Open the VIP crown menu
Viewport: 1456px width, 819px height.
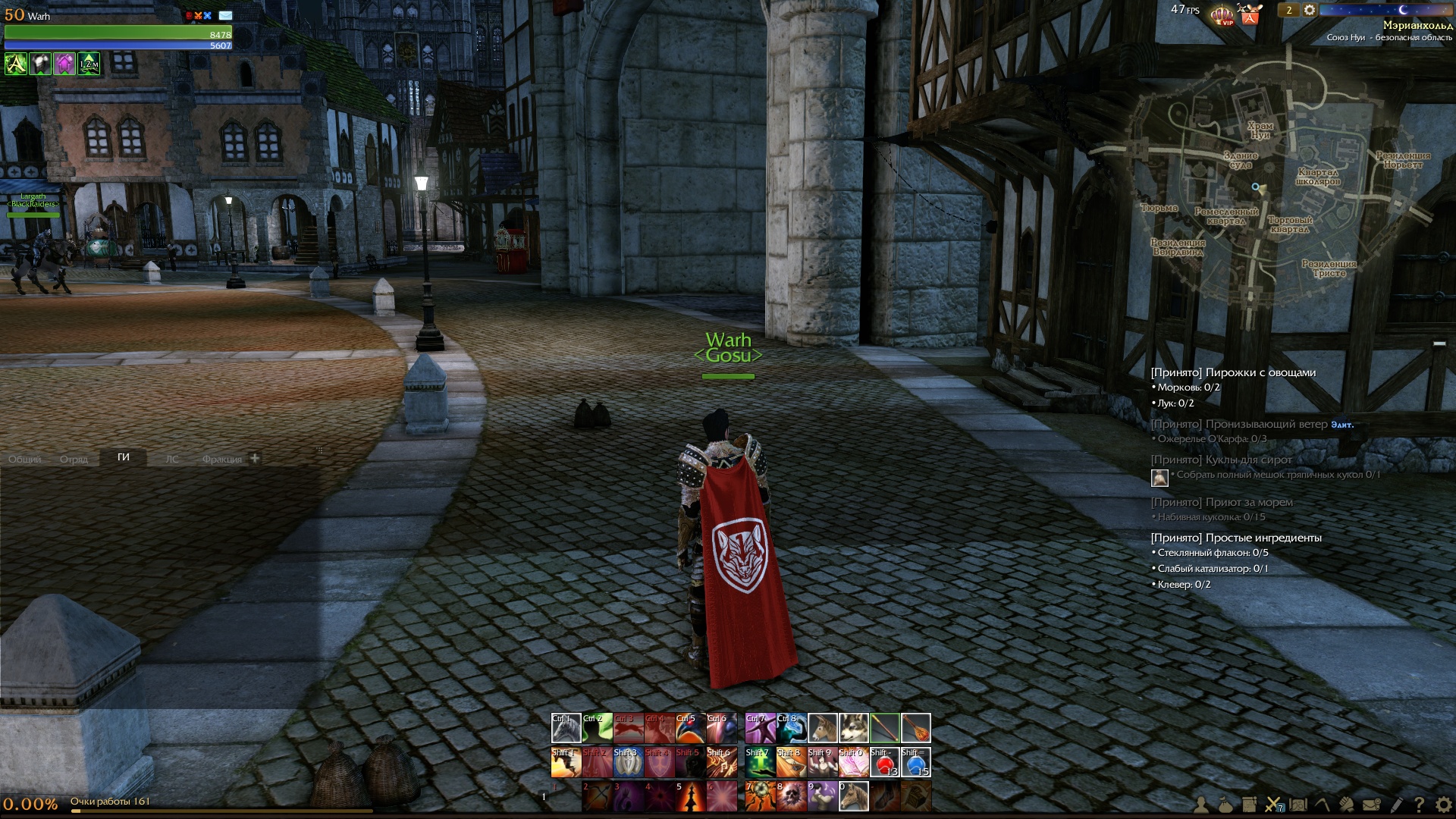click(1222, 14)
